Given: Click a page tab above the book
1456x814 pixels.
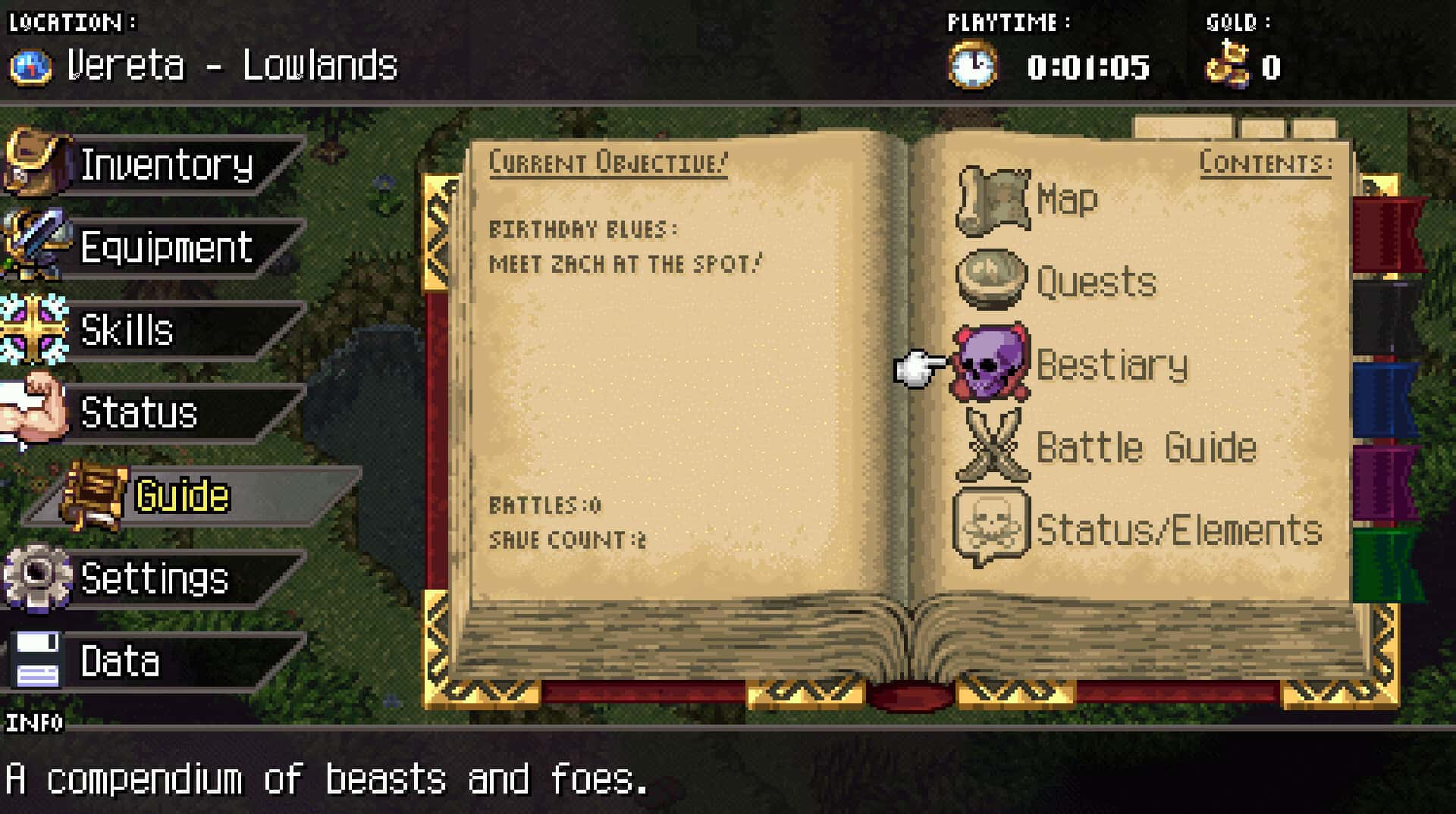Looking at the screenshot, I should click(1183, 125).
